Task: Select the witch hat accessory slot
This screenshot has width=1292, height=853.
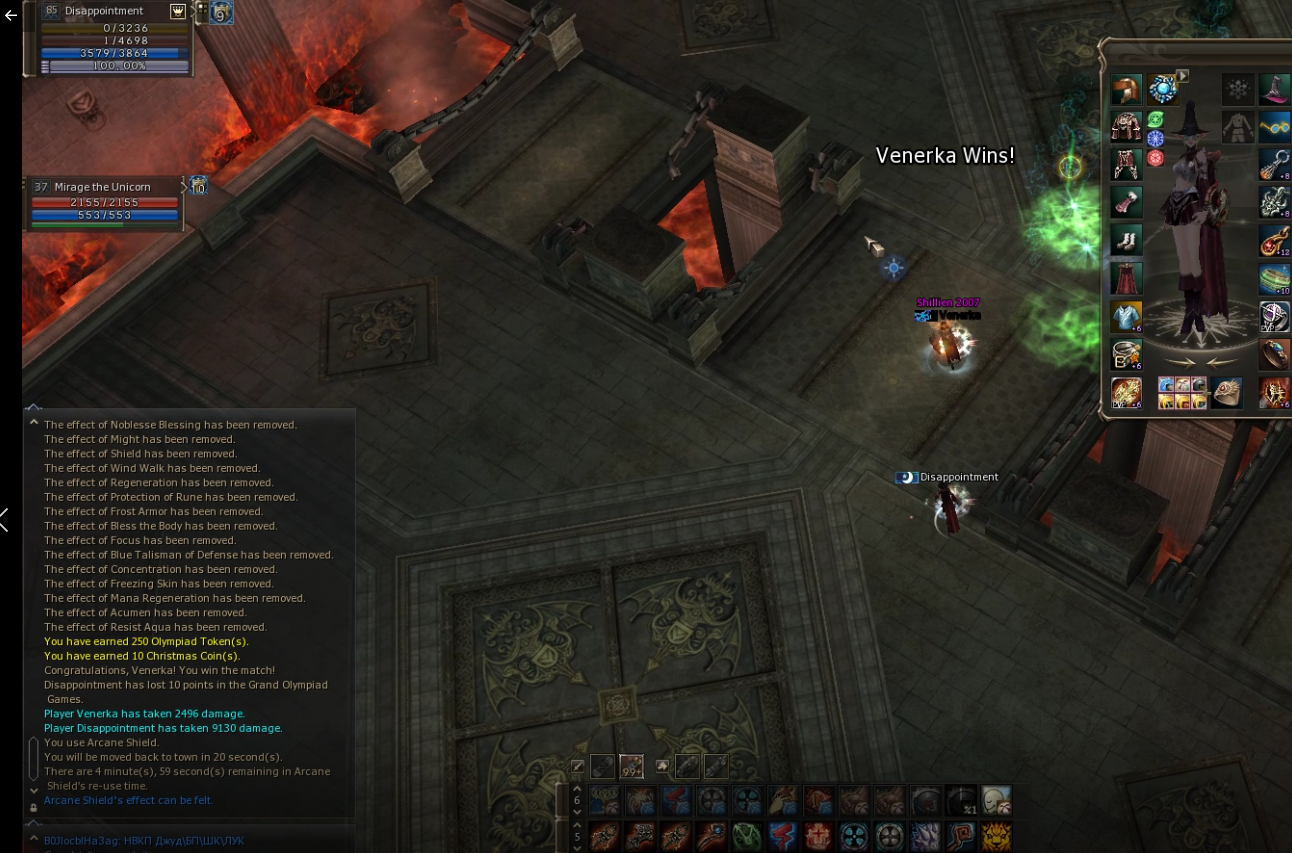Action: point(1274,90)
